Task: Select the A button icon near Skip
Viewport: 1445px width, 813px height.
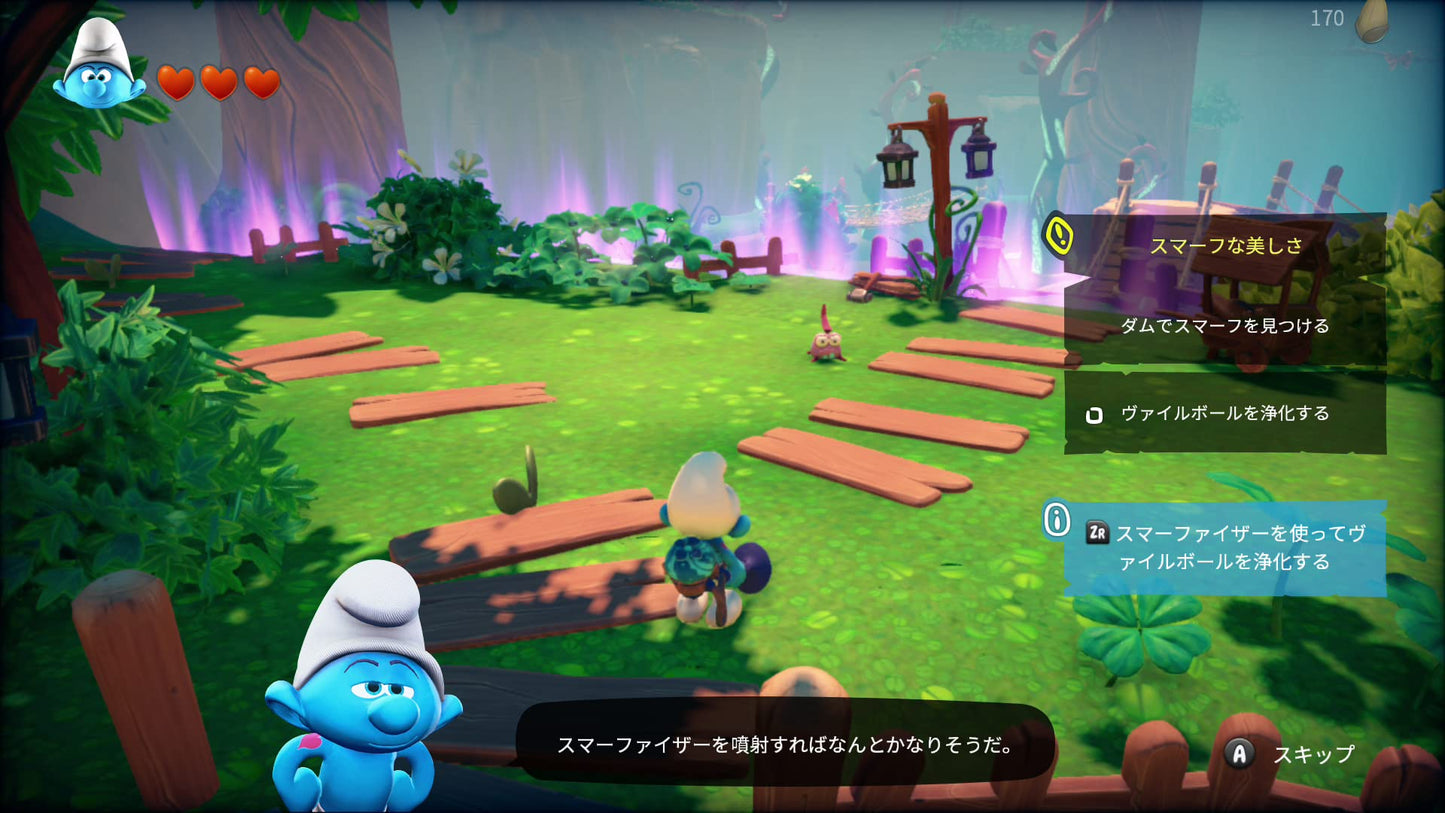Action: click(1240, 755)
